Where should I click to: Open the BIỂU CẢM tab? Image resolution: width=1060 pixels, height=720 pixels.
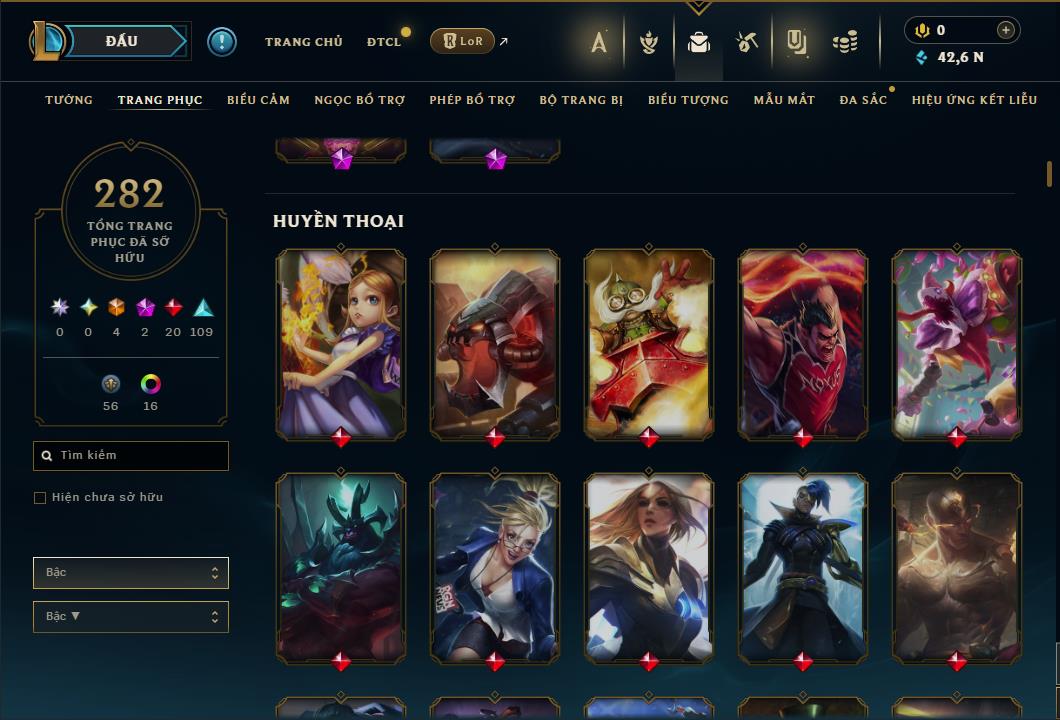click(258, 100)
